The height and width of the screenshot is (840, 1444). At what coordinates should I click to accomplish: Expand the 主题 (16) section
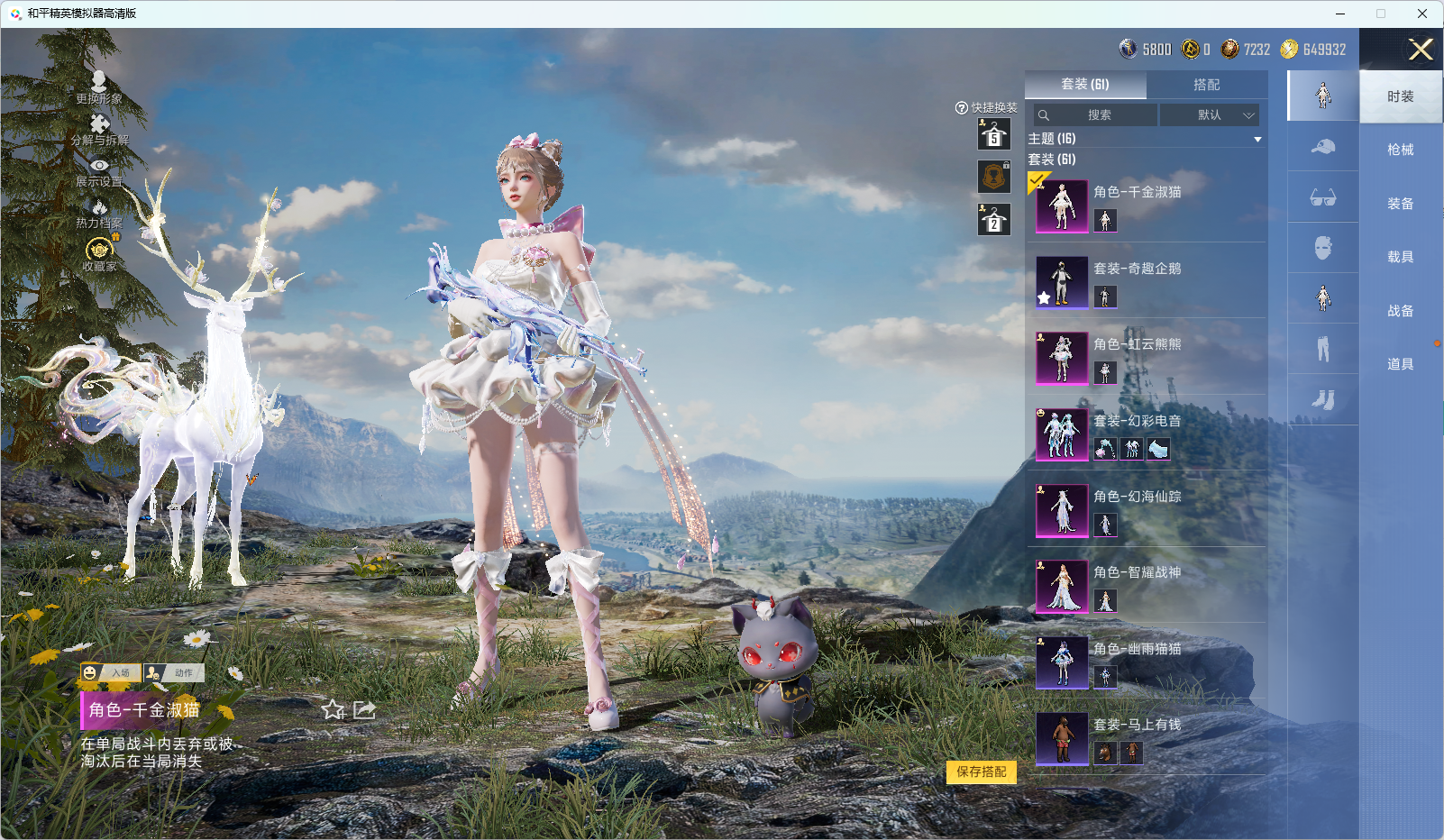coord(1257,139)
